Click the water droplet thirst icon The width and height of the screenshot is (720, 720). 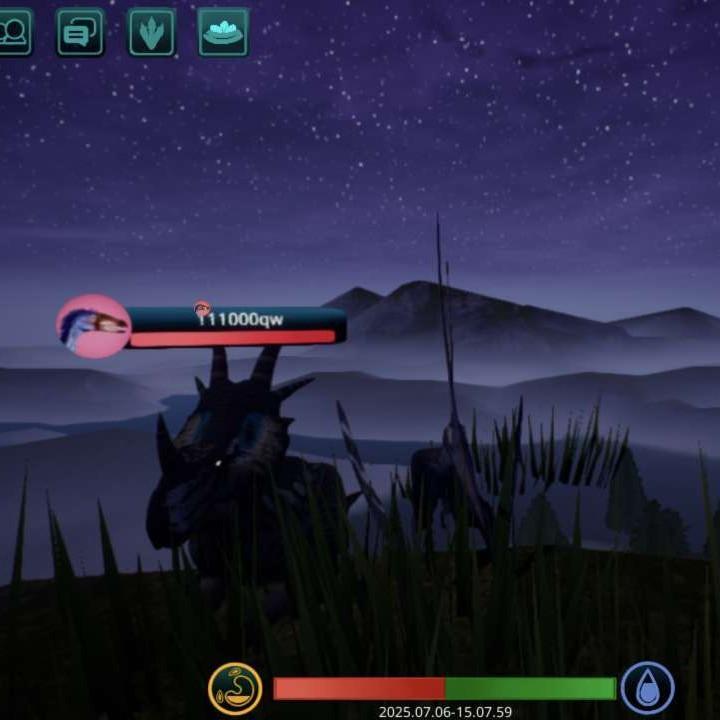pyautogui.click(x=647, y=689)
